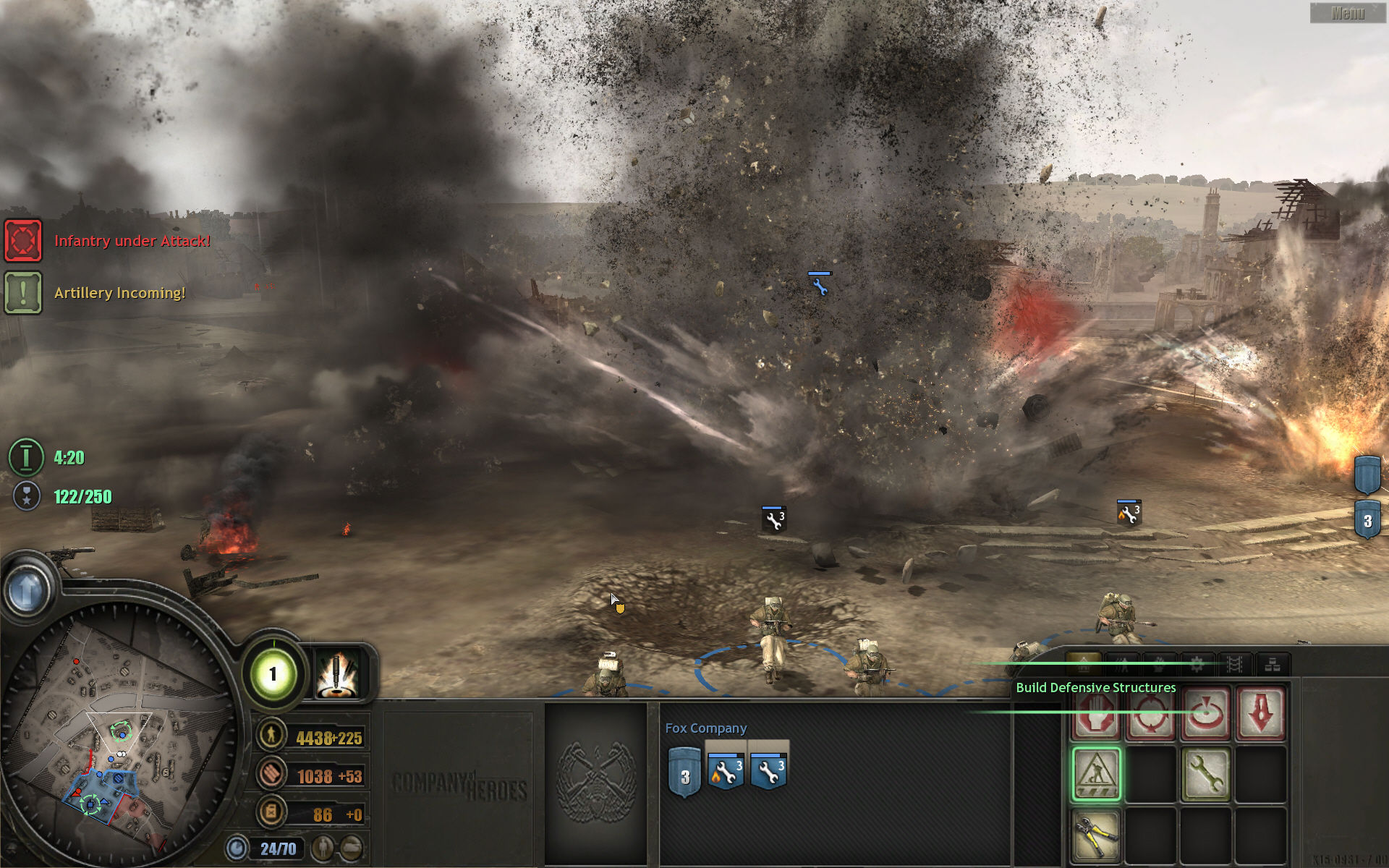Select the engineer squad marker with flame icon
Image resolution: width=1389 pixels, height=868 pixels.
pyautogui.click(x=1129, y=514)
